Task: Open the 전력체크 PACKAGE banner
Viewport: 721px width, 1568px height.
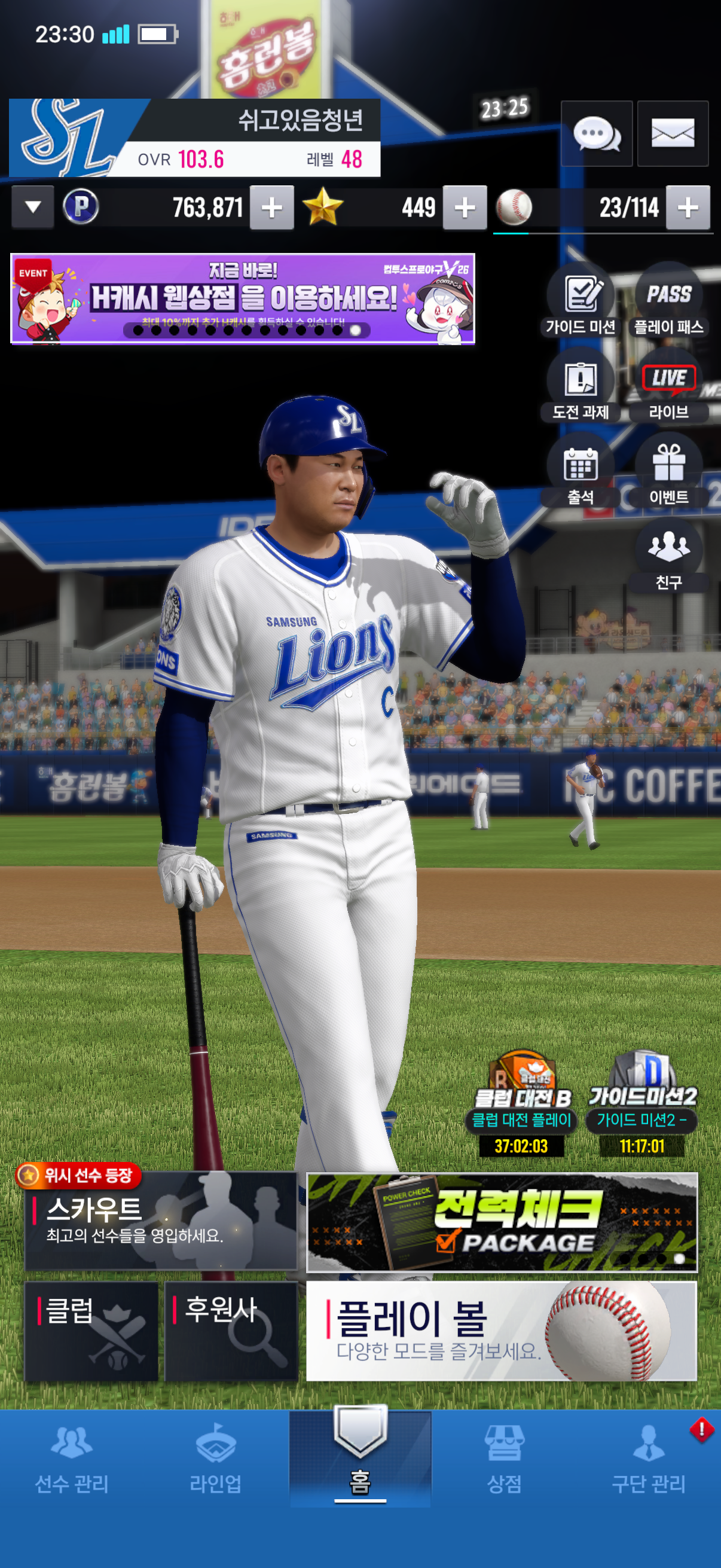Action: point(502,1222)
